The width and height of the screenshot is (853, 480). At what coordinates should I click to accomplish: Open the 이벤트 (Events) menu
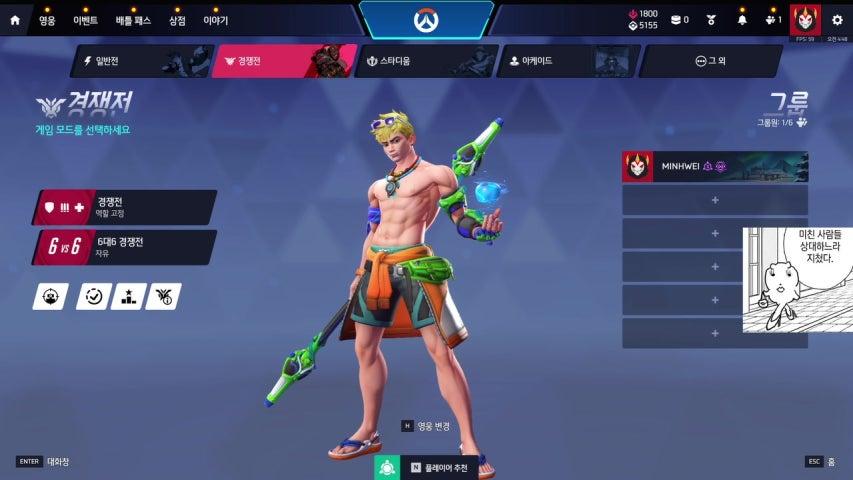[85, 20]
